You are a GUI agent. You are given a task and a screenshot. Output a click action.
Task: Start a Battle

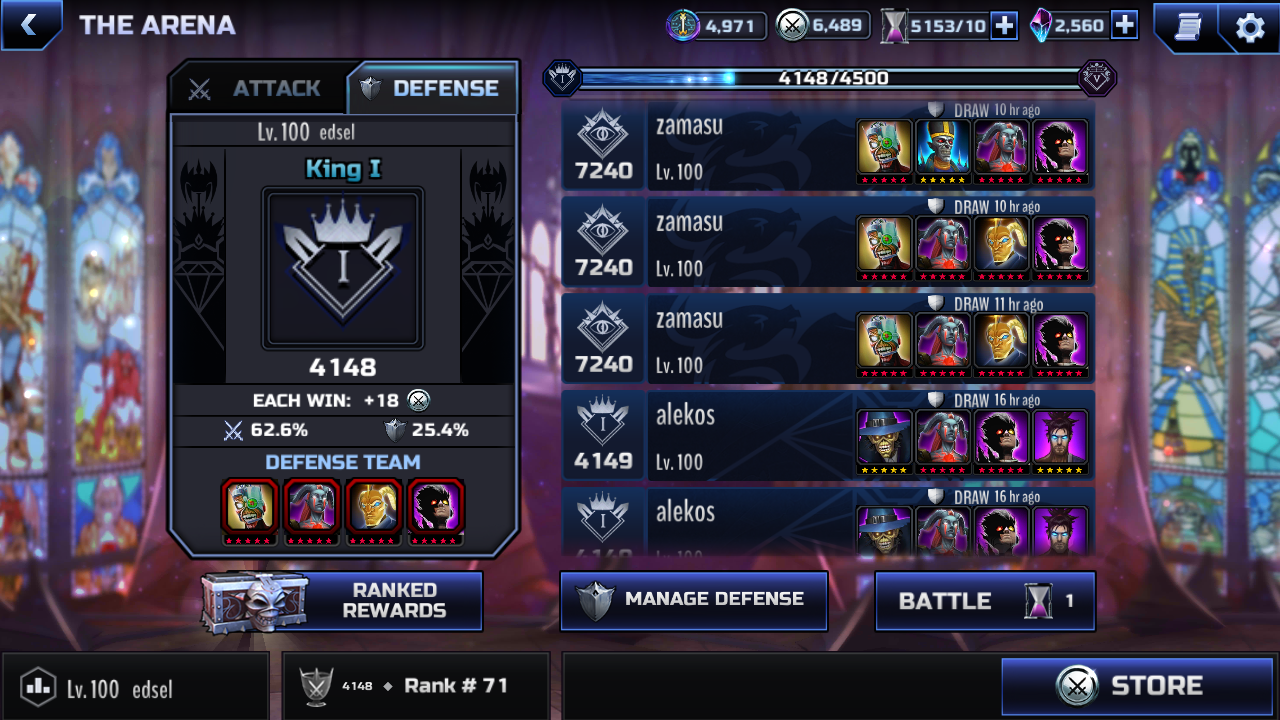[x=984, y=601]
